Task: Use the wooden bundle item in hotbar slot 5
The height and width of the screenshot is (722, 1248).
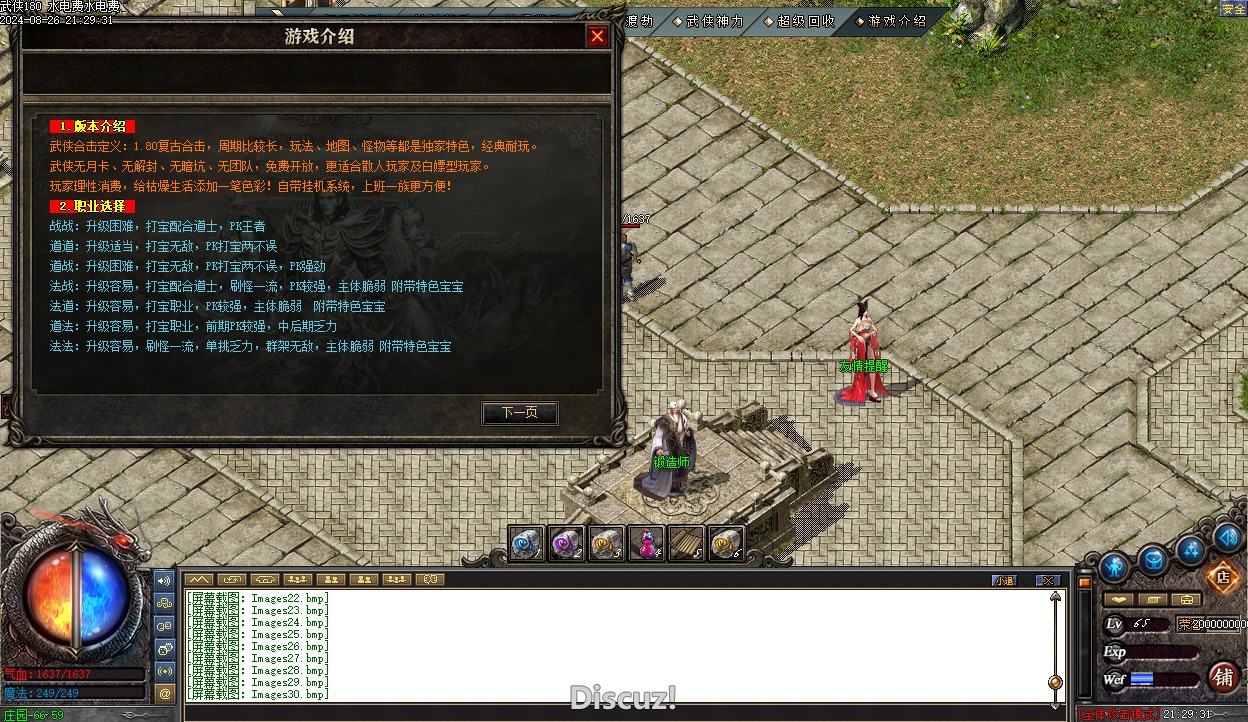Action: pyautogui.click(x=686, y=543)
